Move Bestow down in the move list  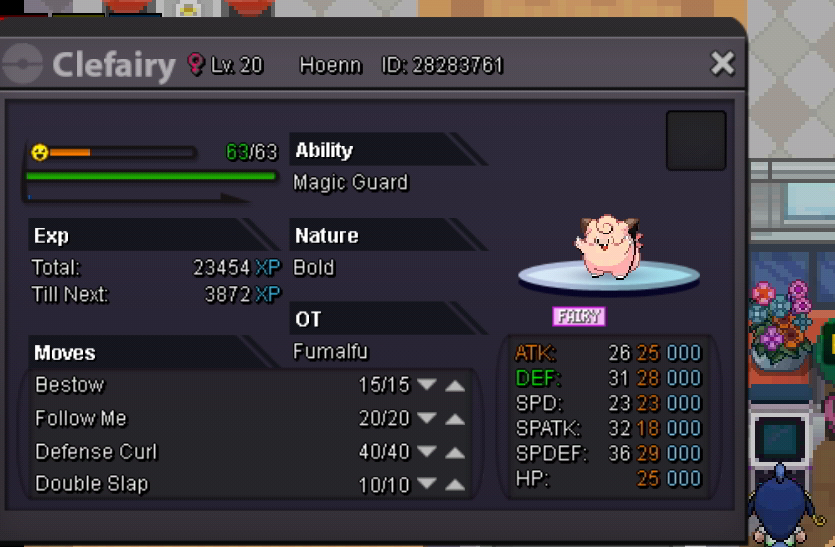427,385
